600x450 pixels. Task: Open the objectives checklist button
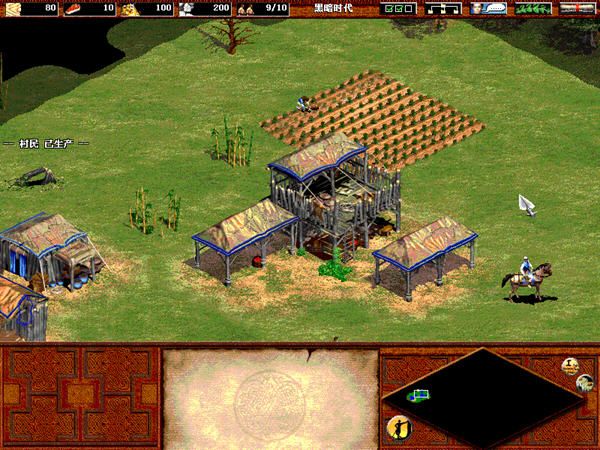tap(398, 8)
